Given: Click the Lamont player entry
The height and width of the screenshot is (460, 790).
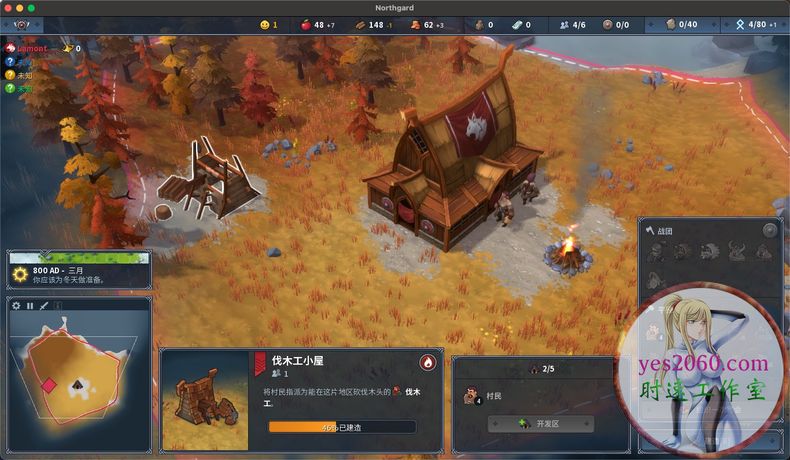Looking at the screenshot, I should pos(32,48).
